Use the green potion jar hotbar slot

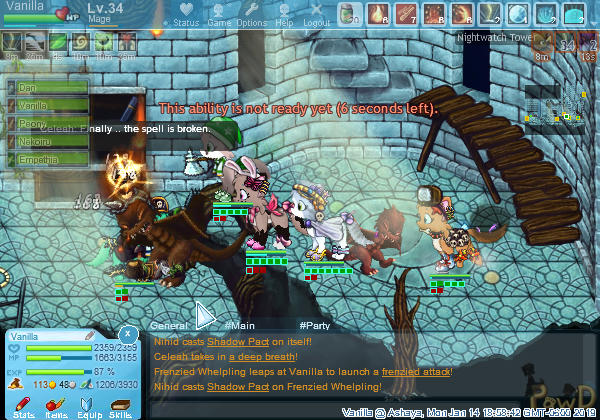click(348, 15)
